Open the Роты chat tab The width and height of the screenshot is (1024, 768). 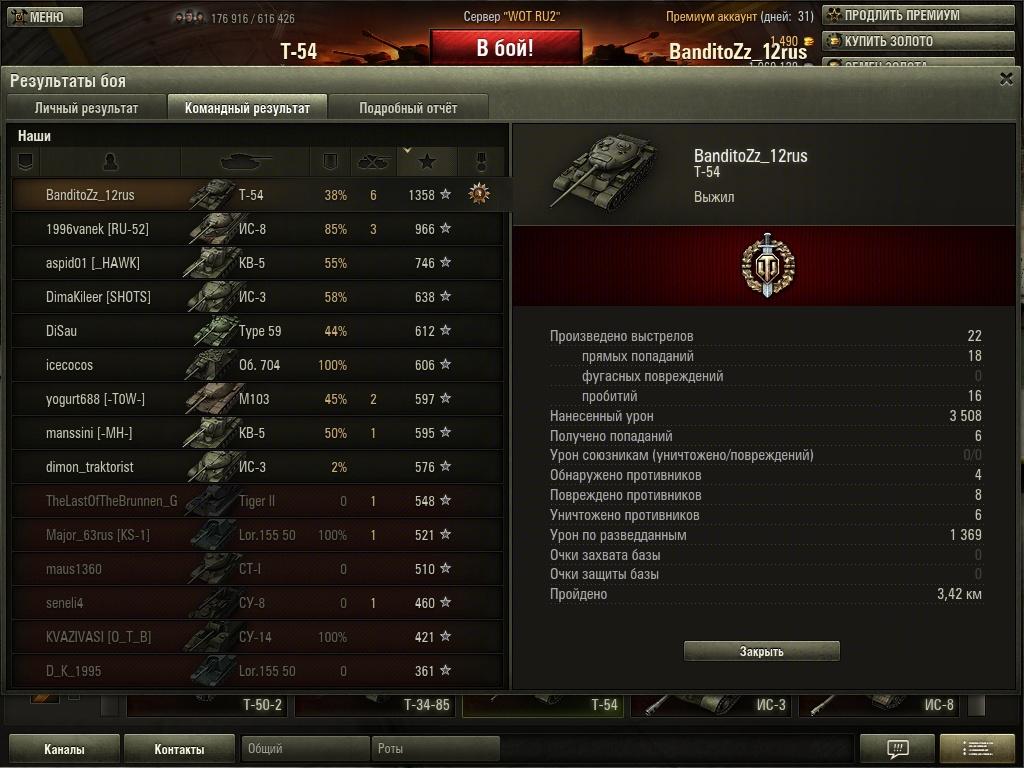tap(434, 749)
